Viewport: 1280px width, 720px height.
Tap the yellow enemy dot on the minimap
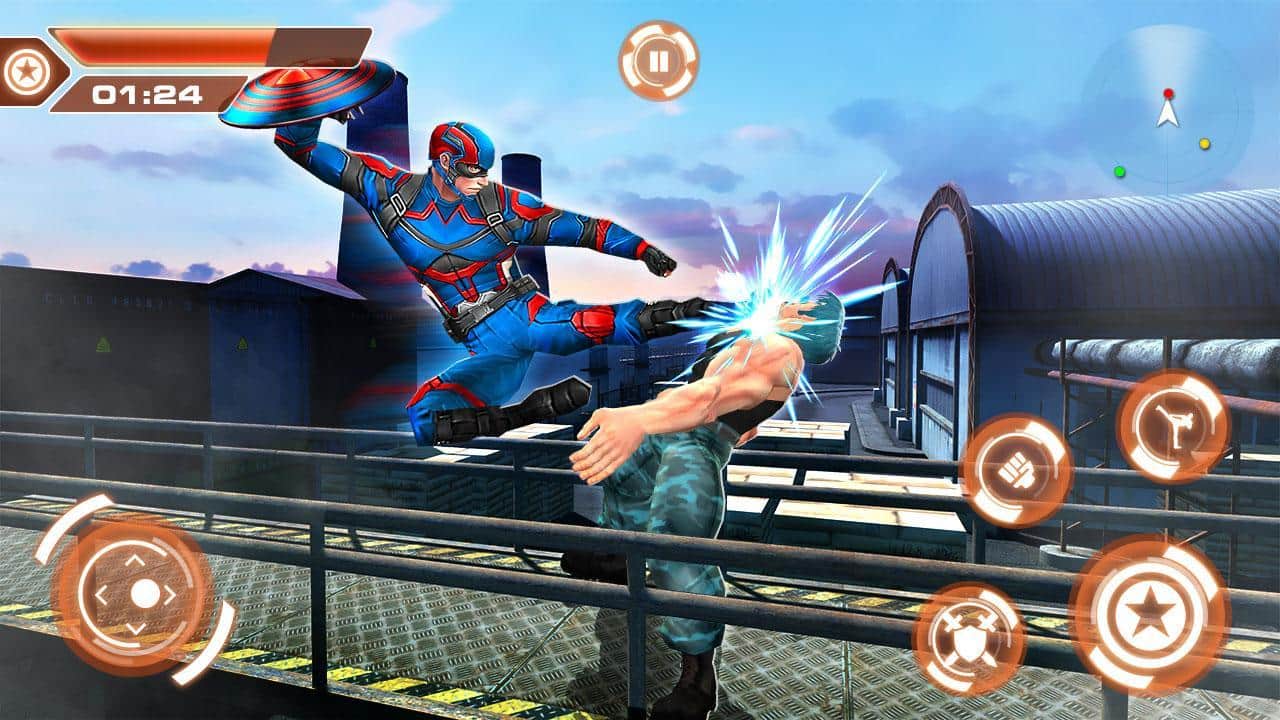tap(1205, 144)
